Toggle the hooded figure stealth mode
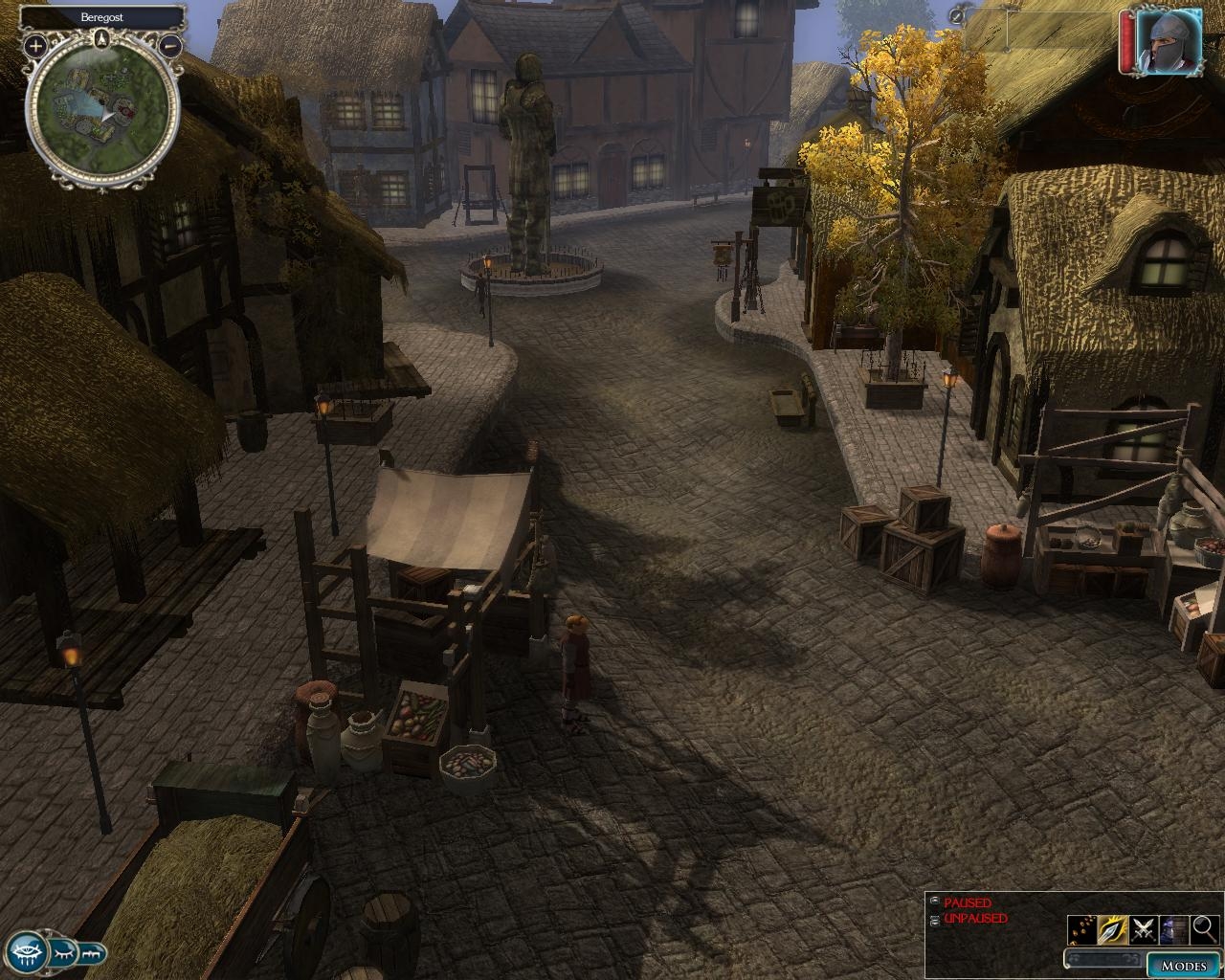The width and height of the screenshot is (1225, 980). click(1174, 928)
